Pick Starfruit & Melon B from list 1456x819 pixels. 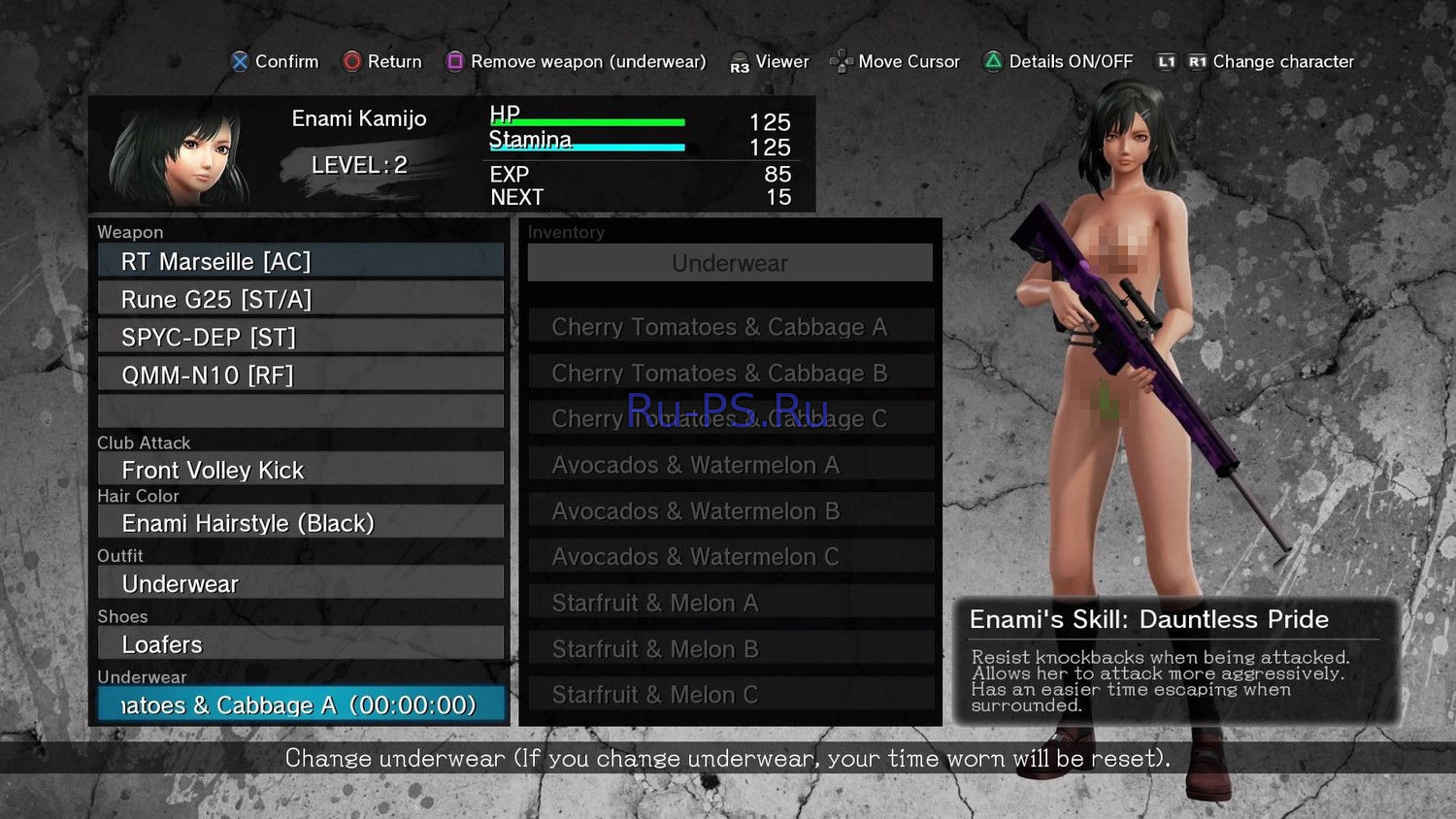730,648
